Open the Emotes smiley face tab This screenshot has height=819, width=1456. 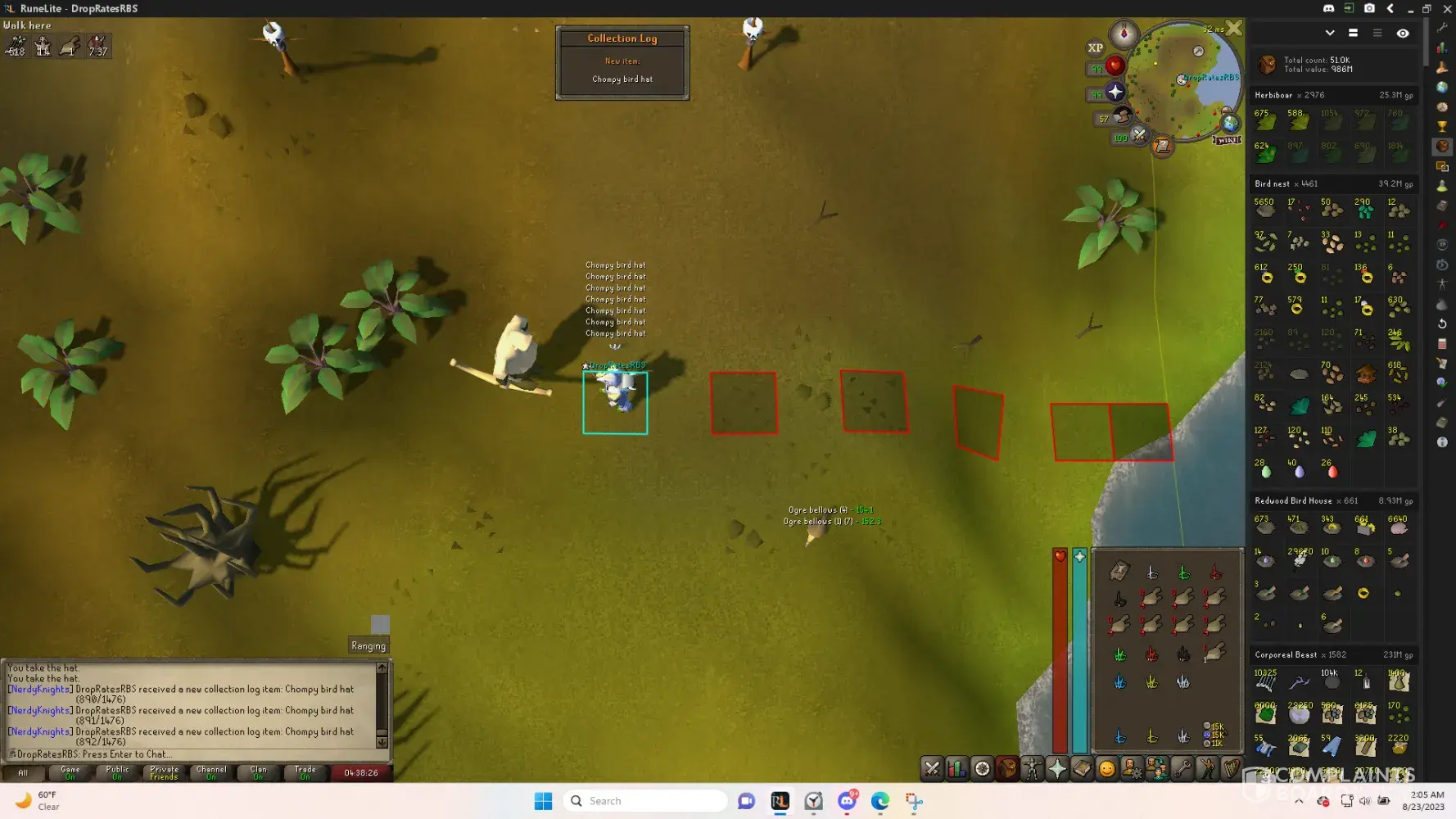1107,768
